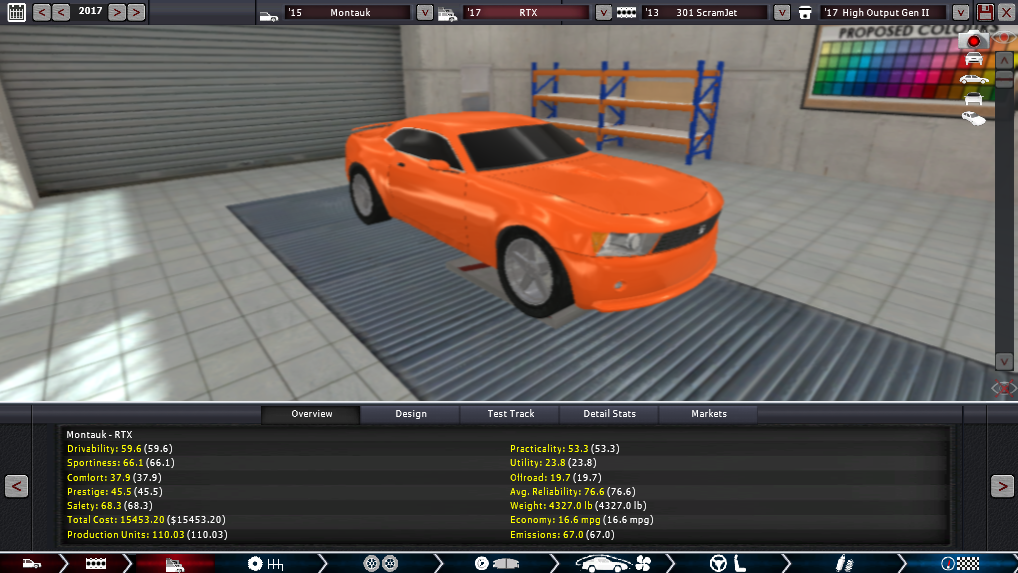Click the camera screenshot icon
This screenshot has height=573, width=1018.
[974, 41]
